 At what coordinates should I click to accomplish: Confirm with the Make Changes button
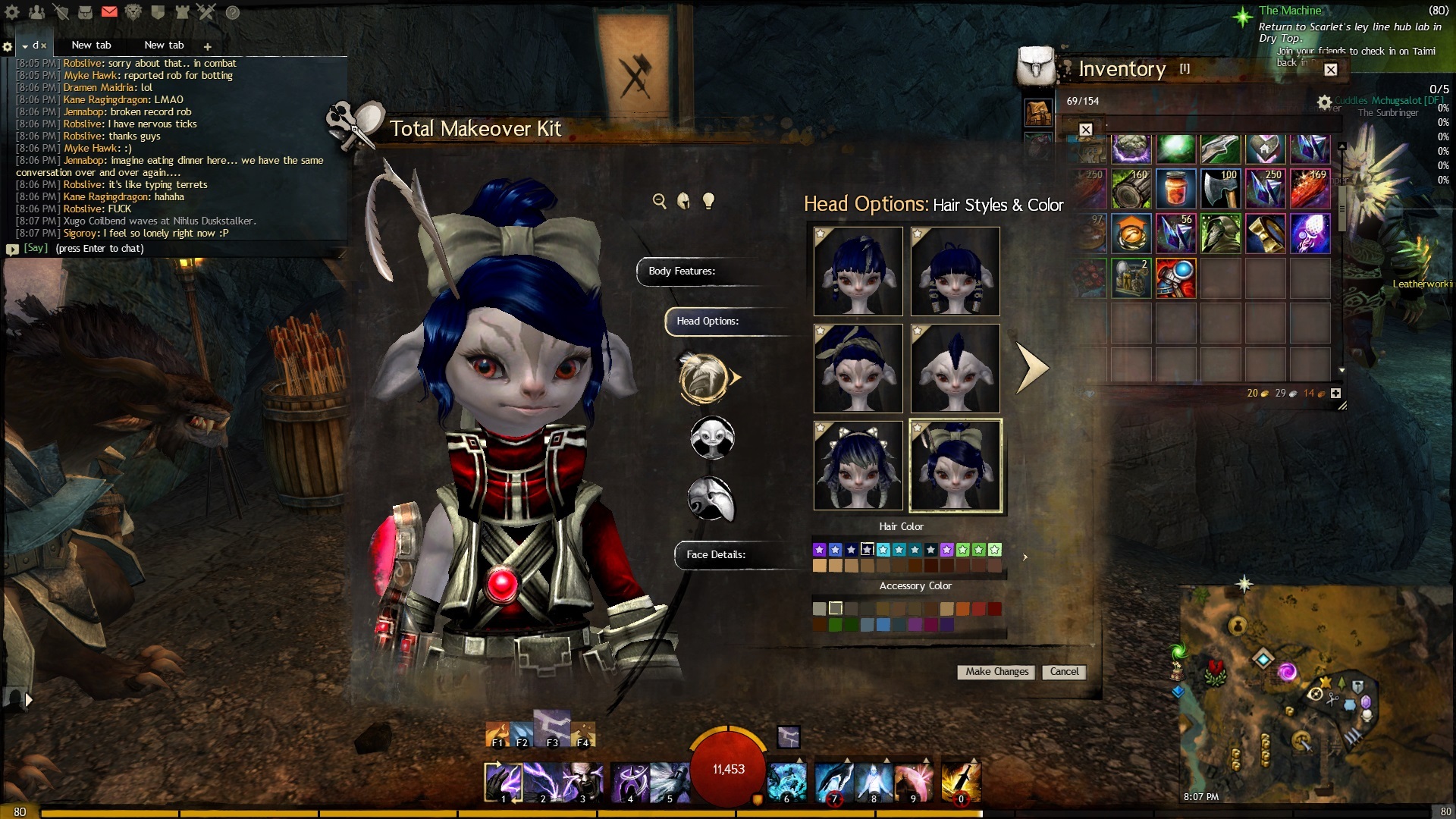click(x=996, y=672)
